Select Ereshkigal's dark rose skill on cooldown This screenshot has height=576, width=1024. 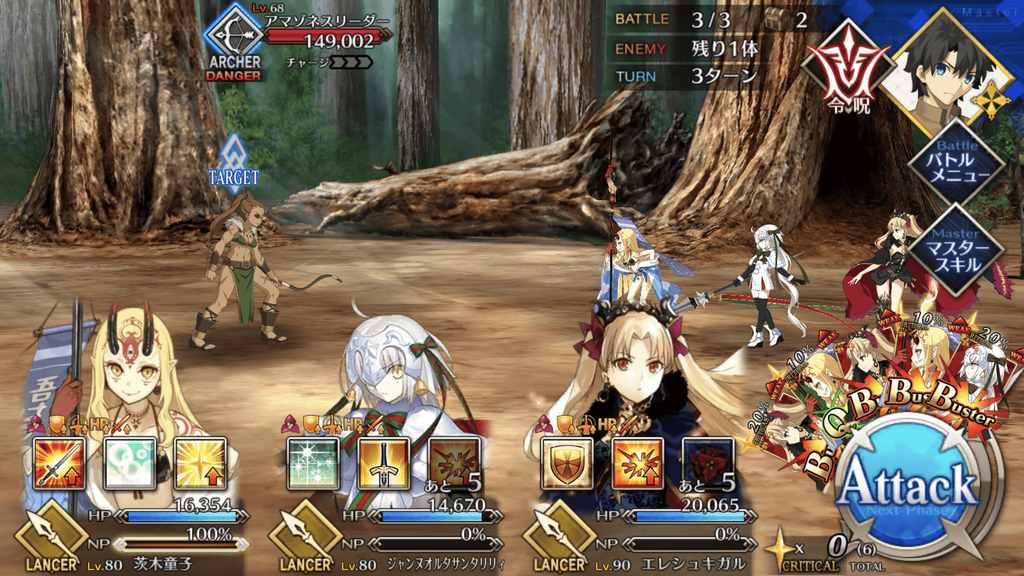click(708, 463)
